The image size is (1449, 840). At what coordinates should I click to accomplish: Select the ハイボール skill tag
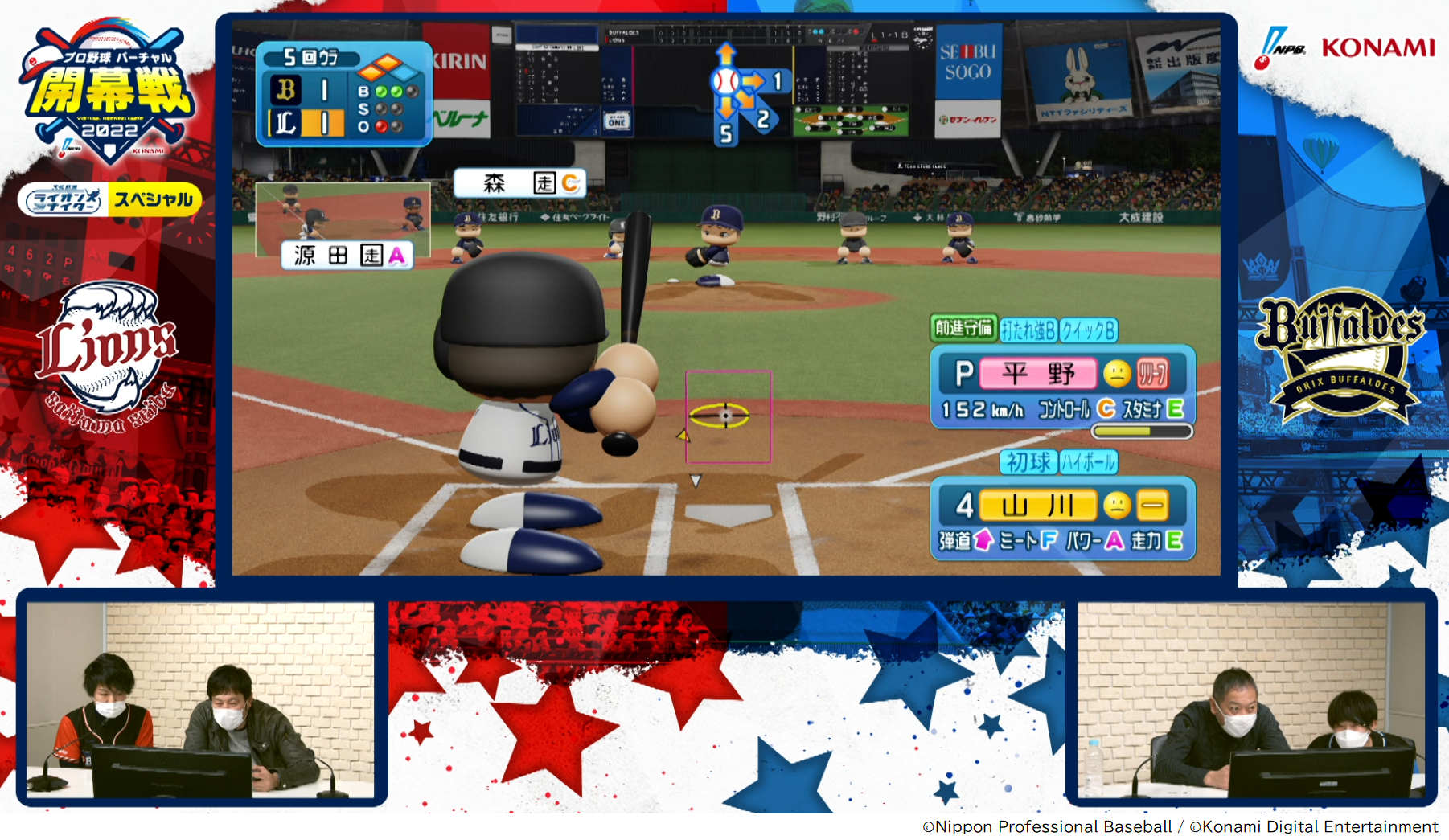pyautogui.click(x=1088, y=462)
